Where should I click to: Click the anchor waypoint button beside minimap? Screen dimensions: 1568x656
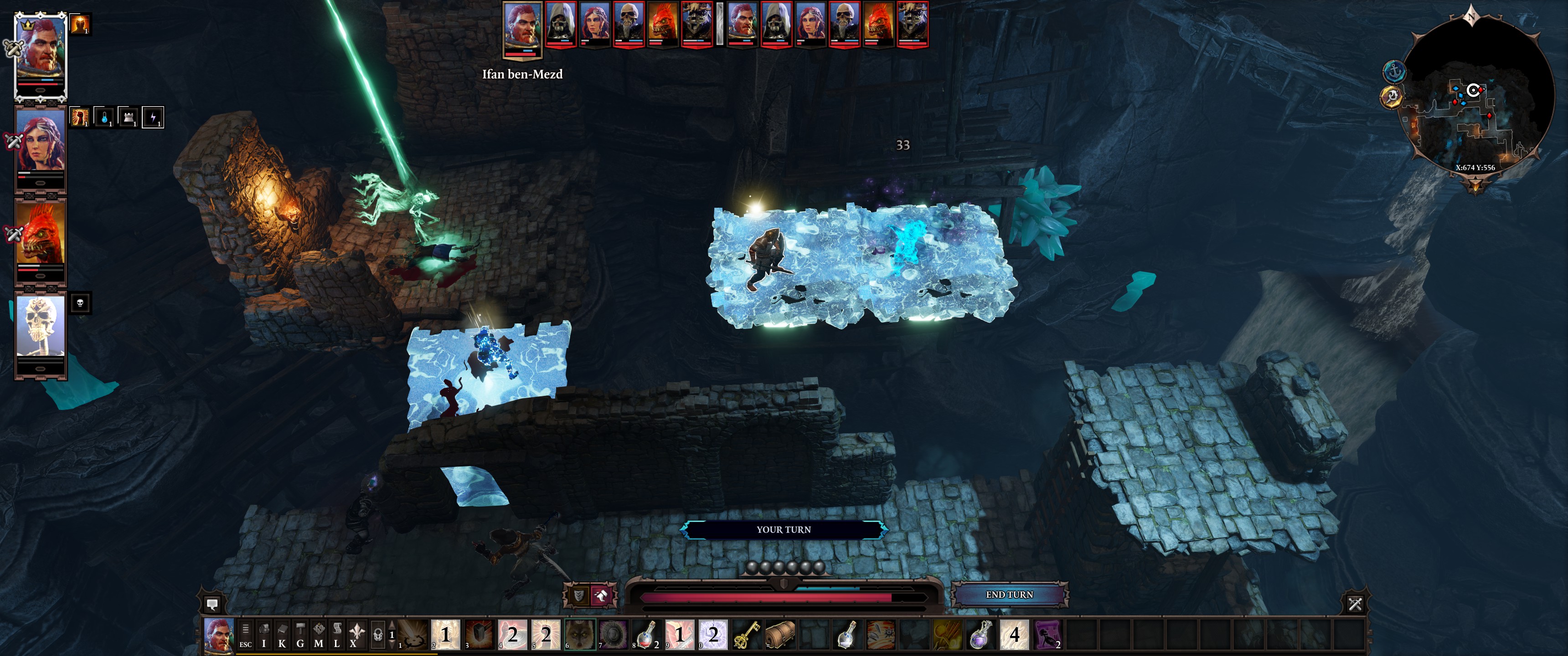tap(1394, 72)
